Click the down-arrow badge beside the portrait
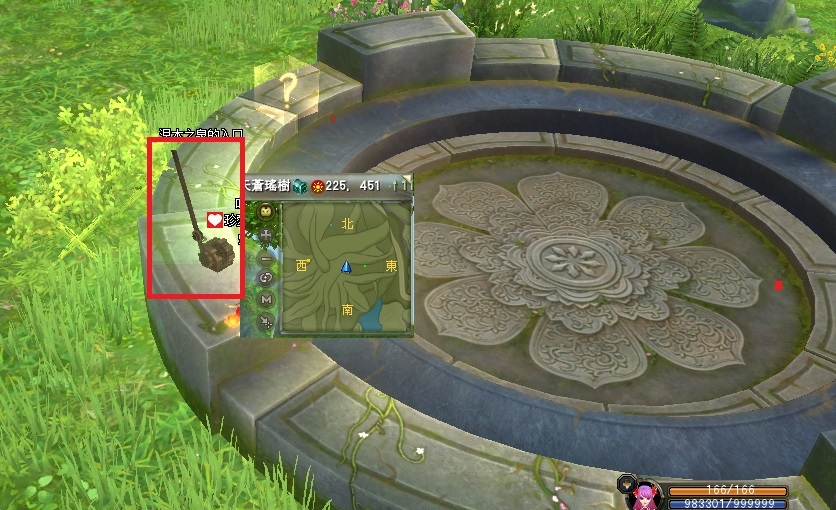 (627, 482)
